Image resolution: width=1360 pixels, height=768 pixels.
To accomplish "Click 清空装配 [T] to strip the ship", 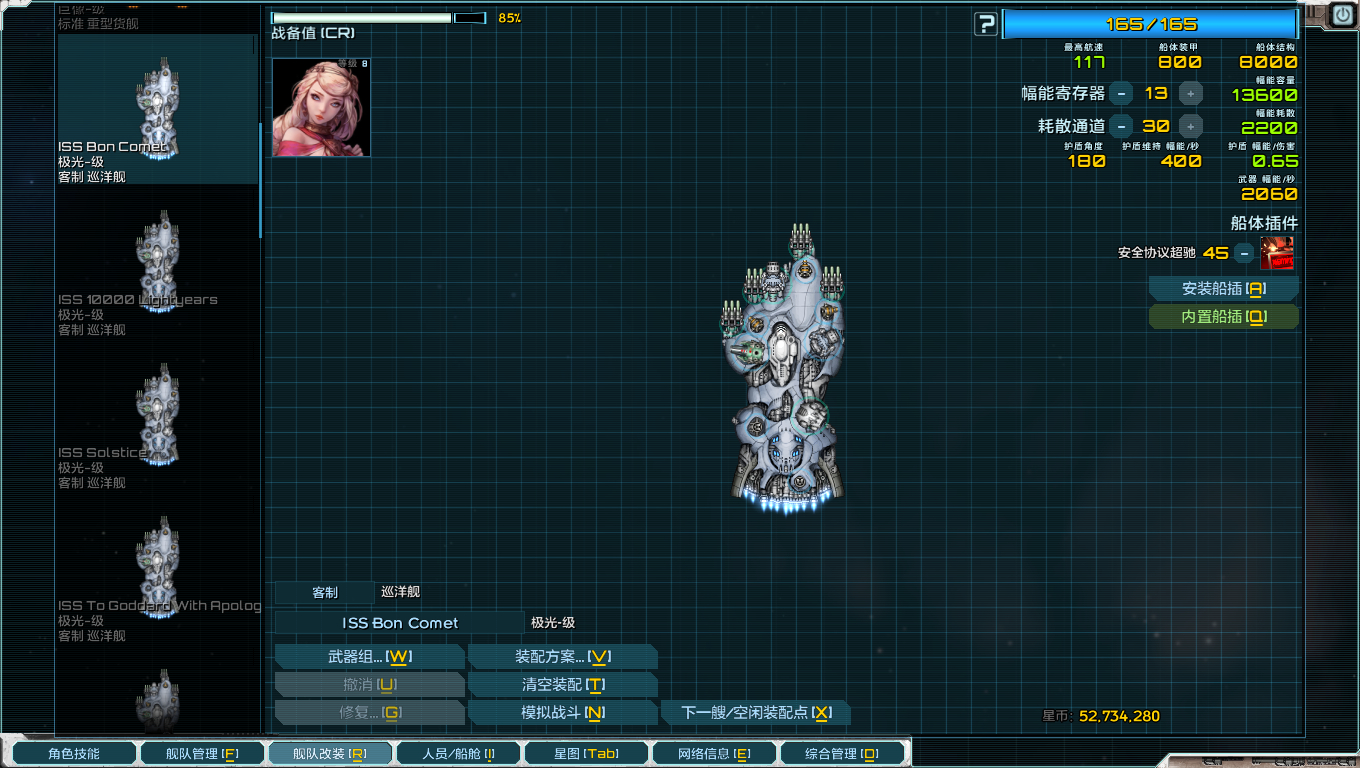I will 561,684.
